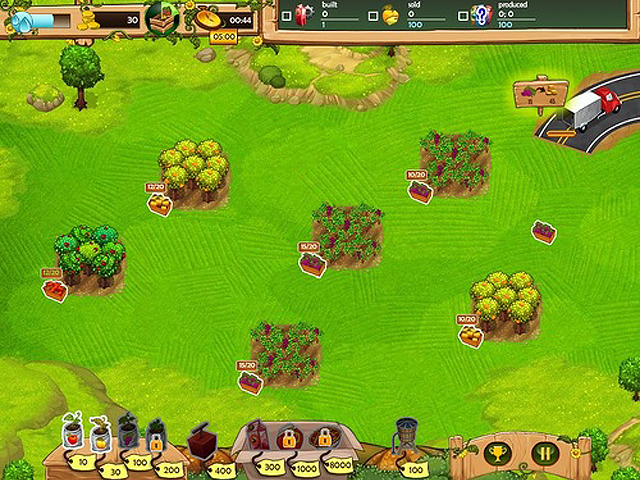640x480 pixels.
Task: Collect the apple crate marked 12/20
Action: 55,289
